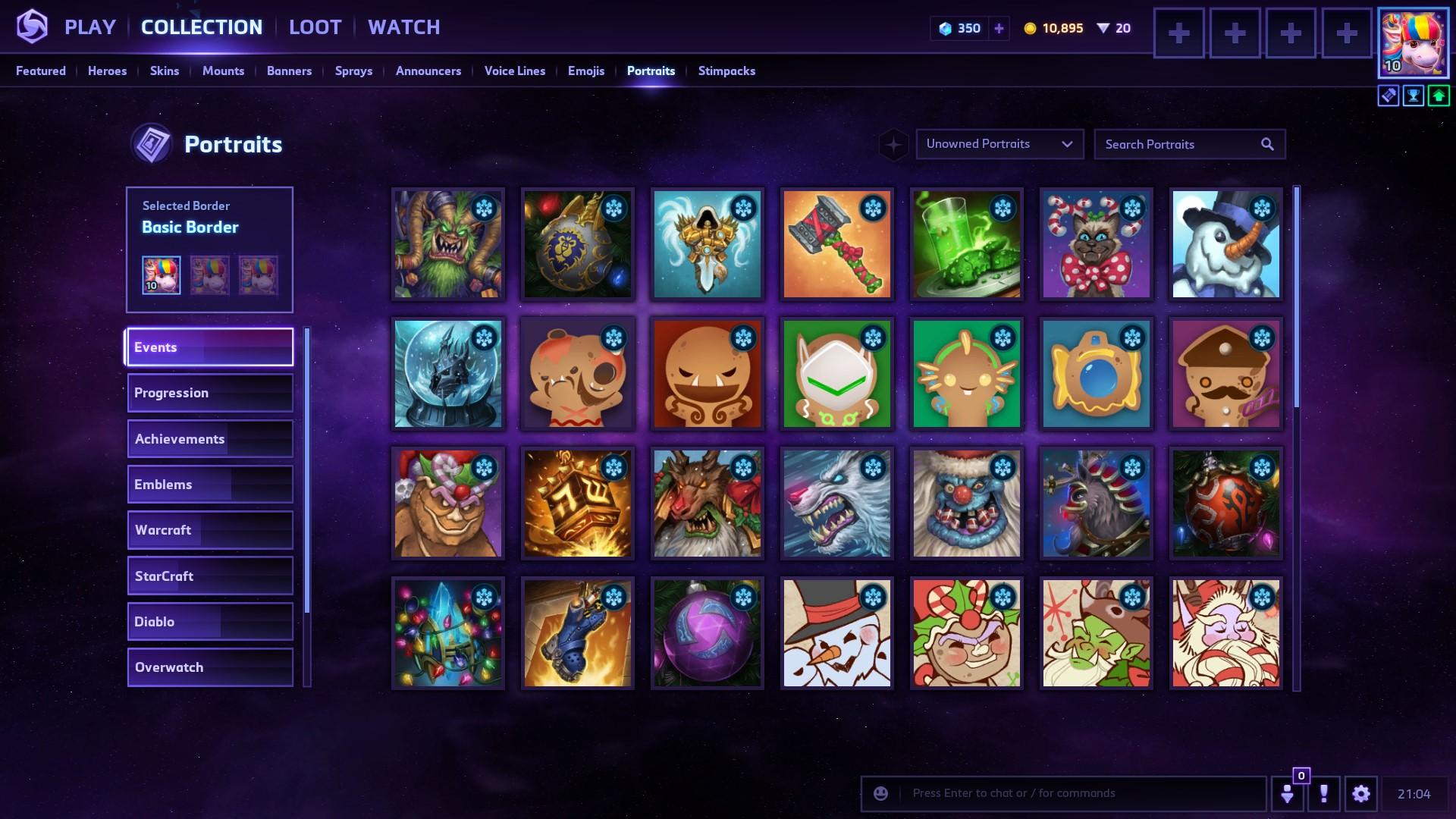Open the player profile portrait
This screenshot has height=819, width=1456.
point(1413,43)
